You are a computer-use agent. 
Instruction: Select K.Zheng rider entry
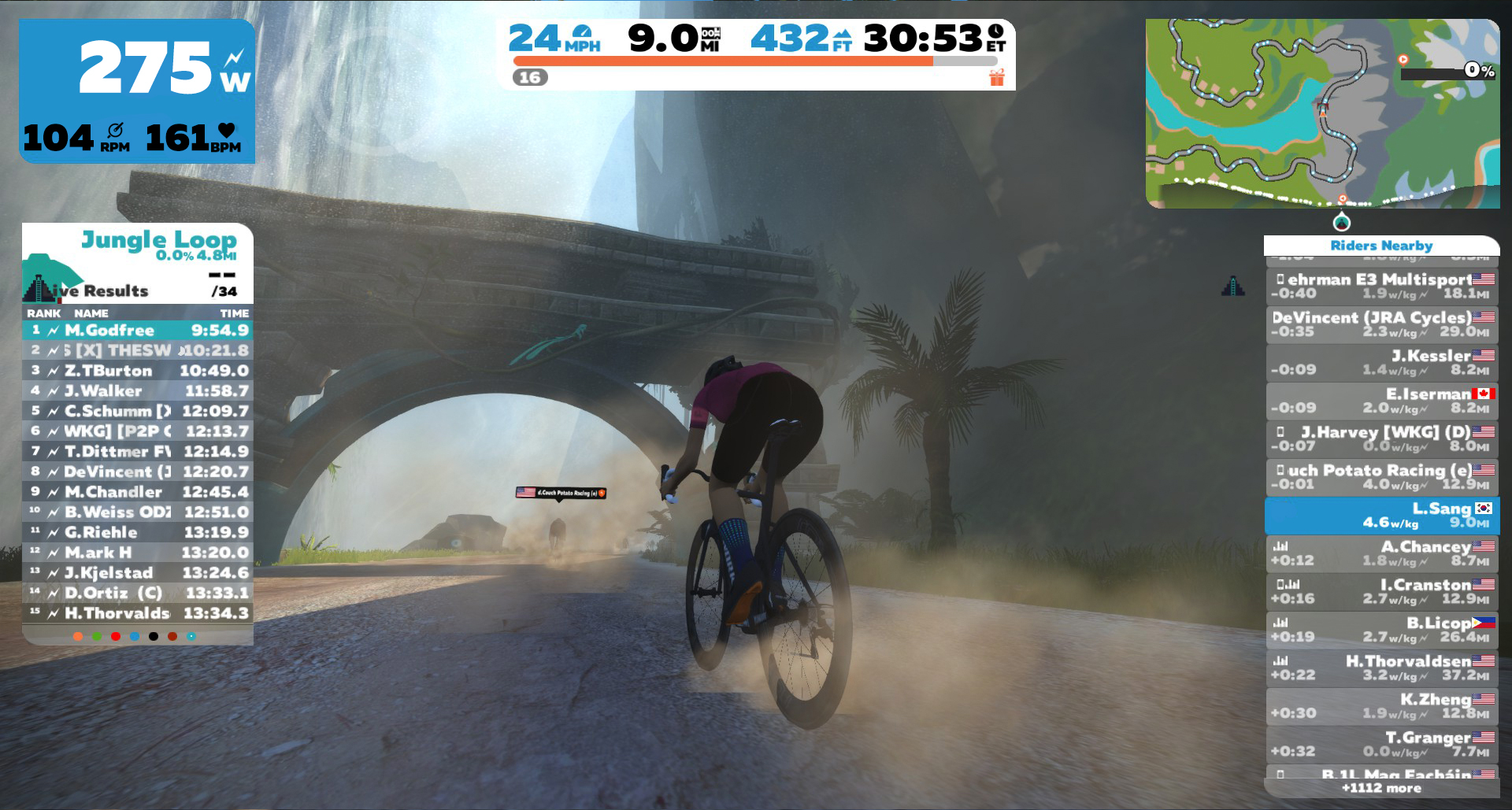[1381, 706]
